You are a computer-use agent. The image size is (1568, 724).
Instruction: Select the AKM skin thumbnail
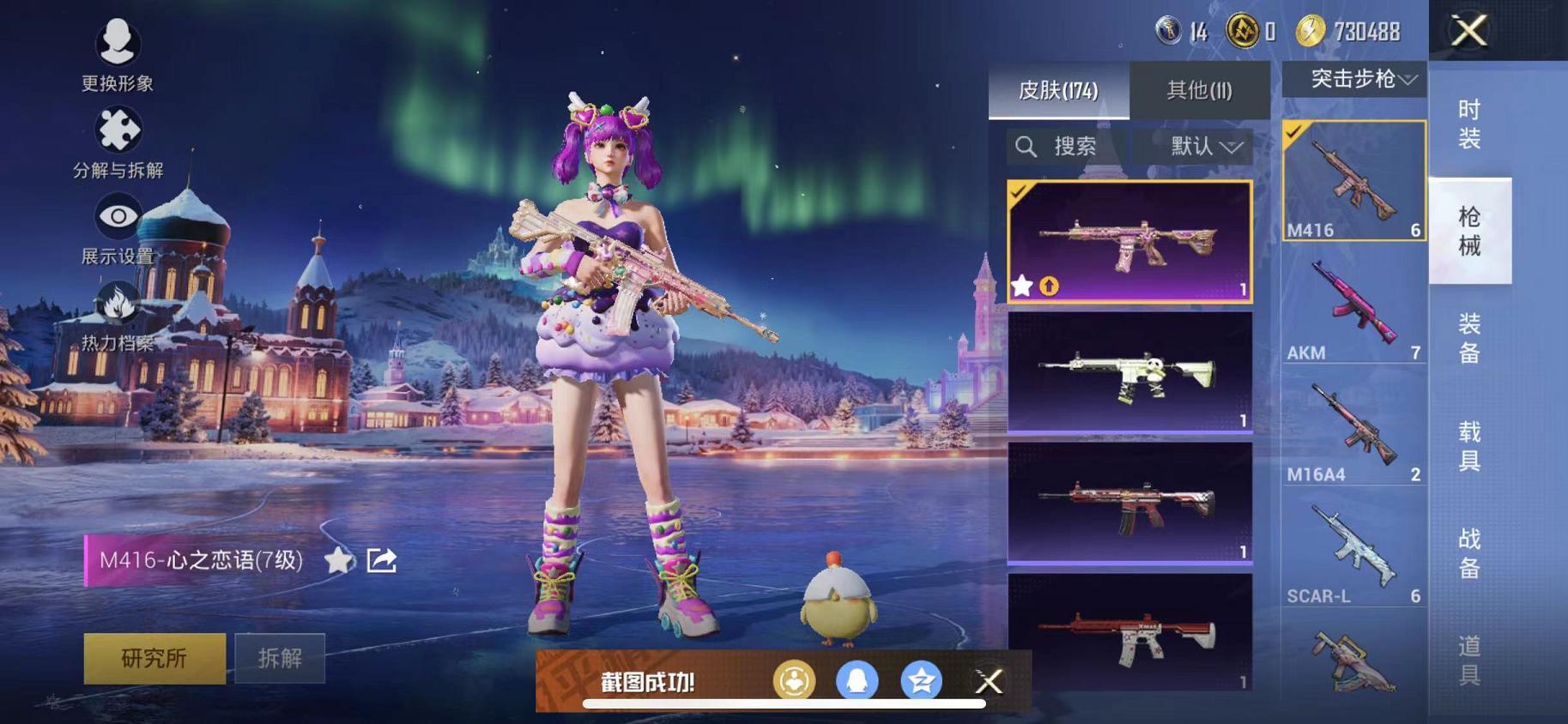point(1353,305)
